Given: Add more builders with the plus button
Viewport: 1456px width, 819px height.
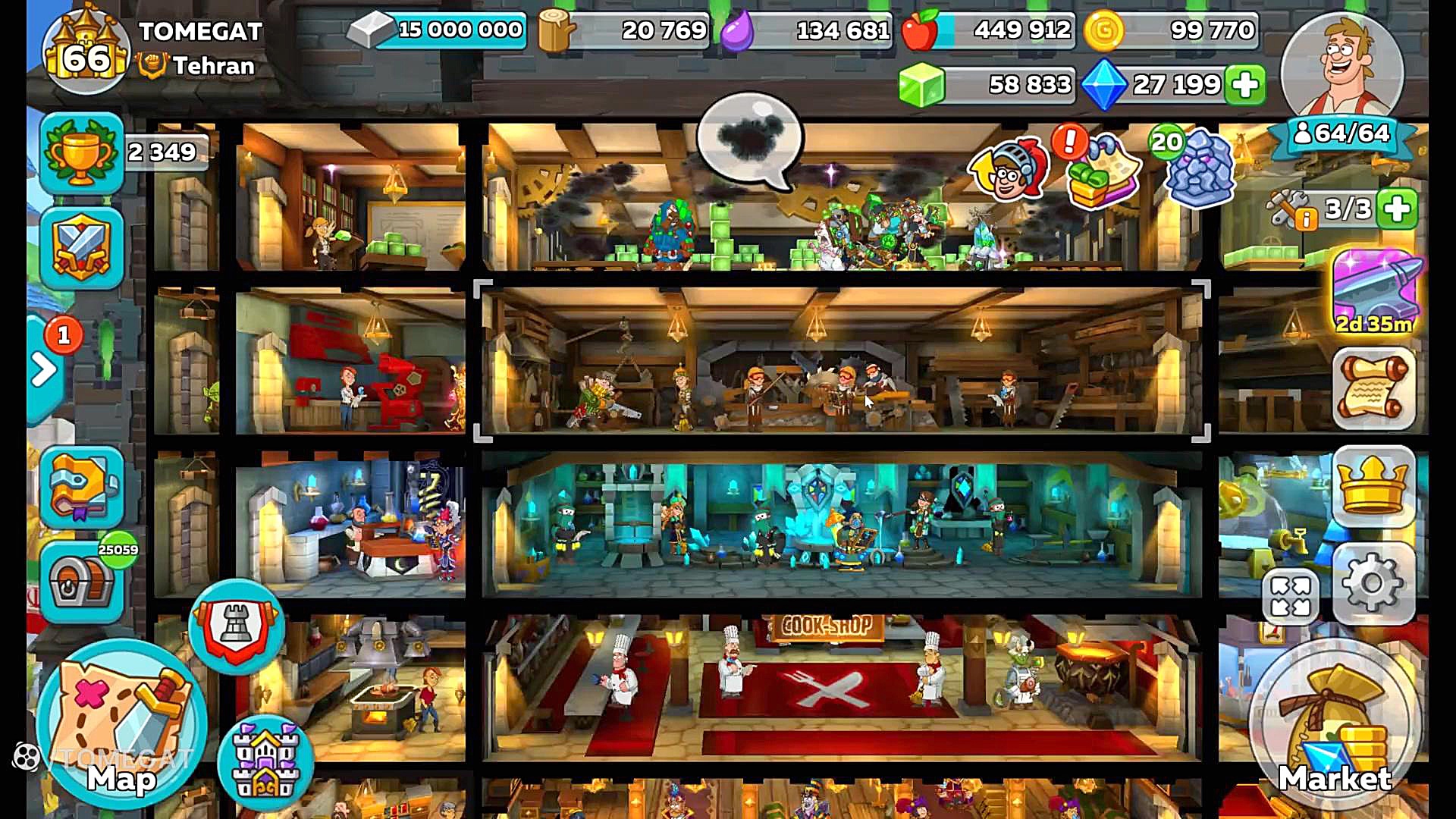Looking at the screenshot, I should tap(1398, 209).
